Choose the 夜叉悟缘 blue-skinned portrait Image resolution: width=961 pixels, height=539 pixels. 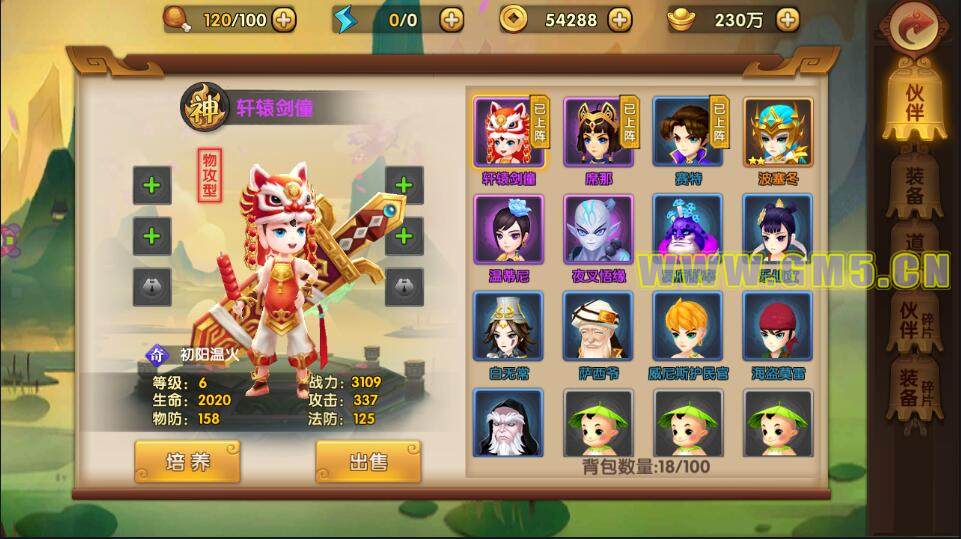(x=598, y=230)
